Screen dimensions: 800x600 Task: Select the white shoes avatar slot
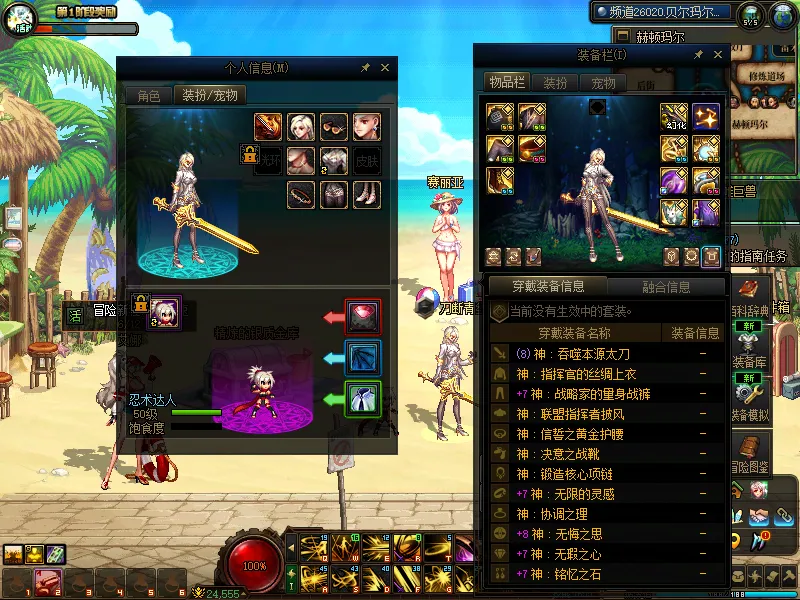point(367,194)
